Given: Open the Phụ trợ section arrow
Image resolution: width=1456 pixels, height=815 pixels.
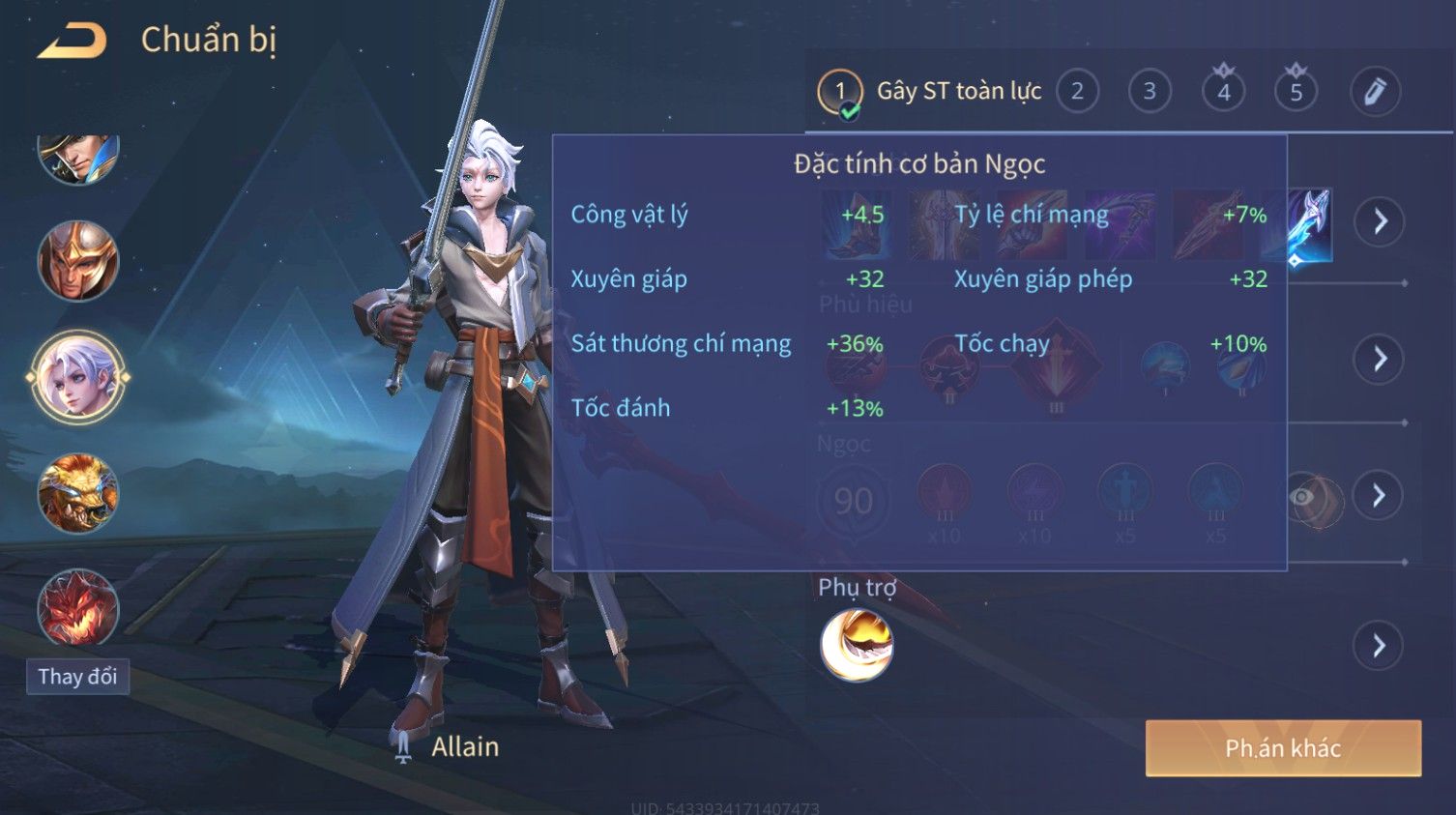Looking at the screenshot, I should [x=1380, y=645].
